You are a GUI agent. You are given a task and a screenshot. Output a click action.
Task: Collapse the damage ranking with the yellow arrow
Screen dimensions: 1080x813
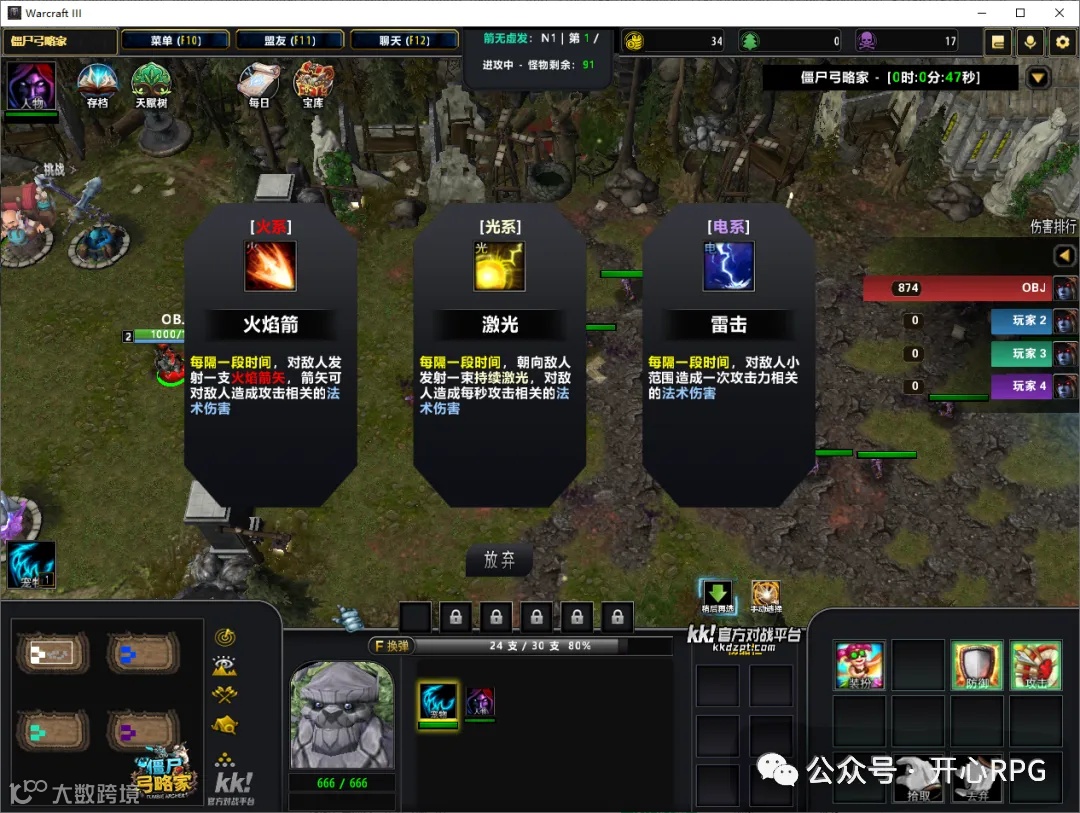pyautogui.click(x=1065, y=256)
